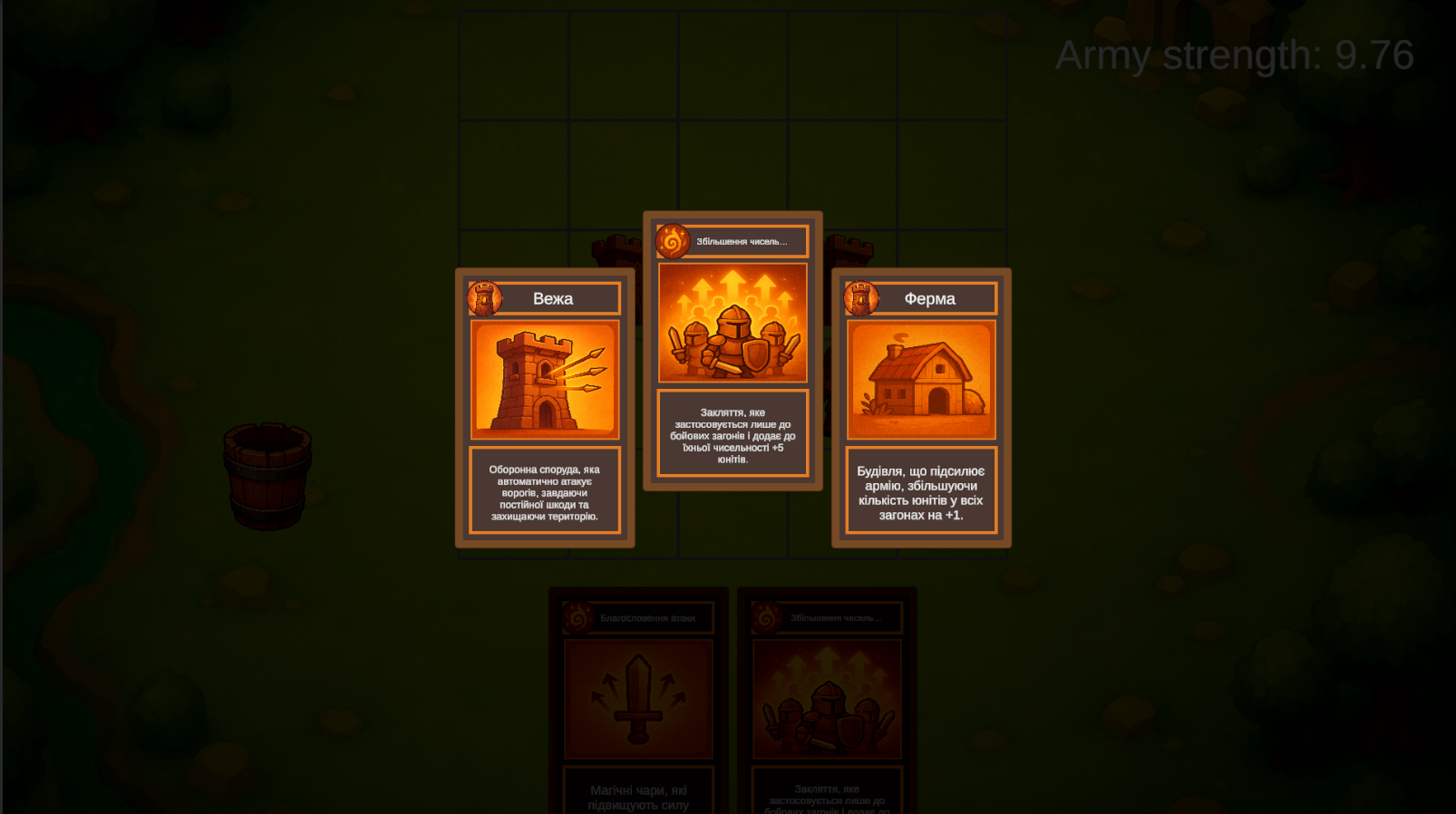This screenshot has width=1456, height=814.
Task: Select the dimmed Благословення атаки sword card
Action: (638, 700)
